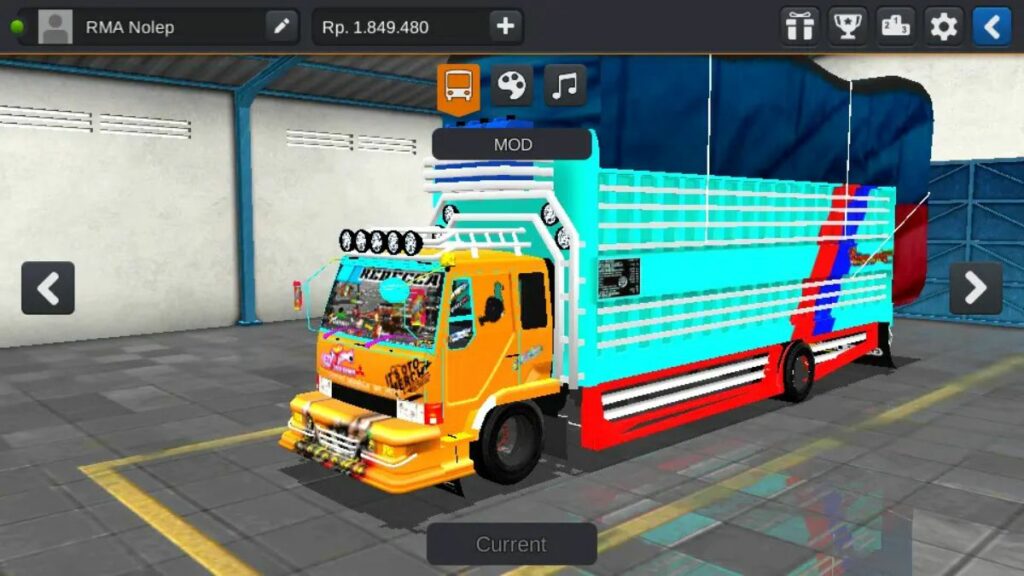
Task: Open the player profile avatar
Action: pyautogui.click(x=55, y=27)
